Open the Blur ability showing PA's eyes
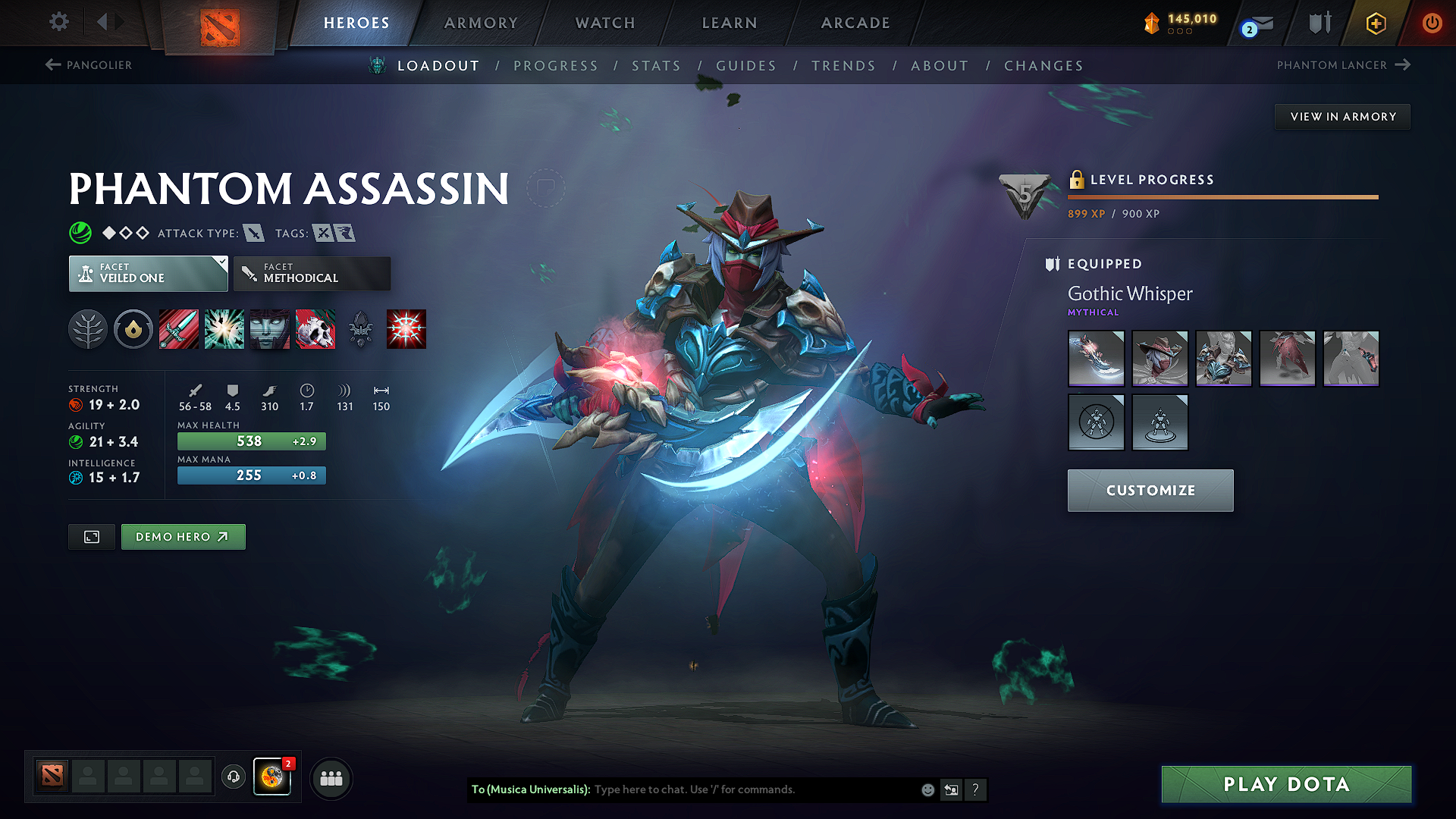Screen dimensions: 1456x819 (x=269, y=328)
